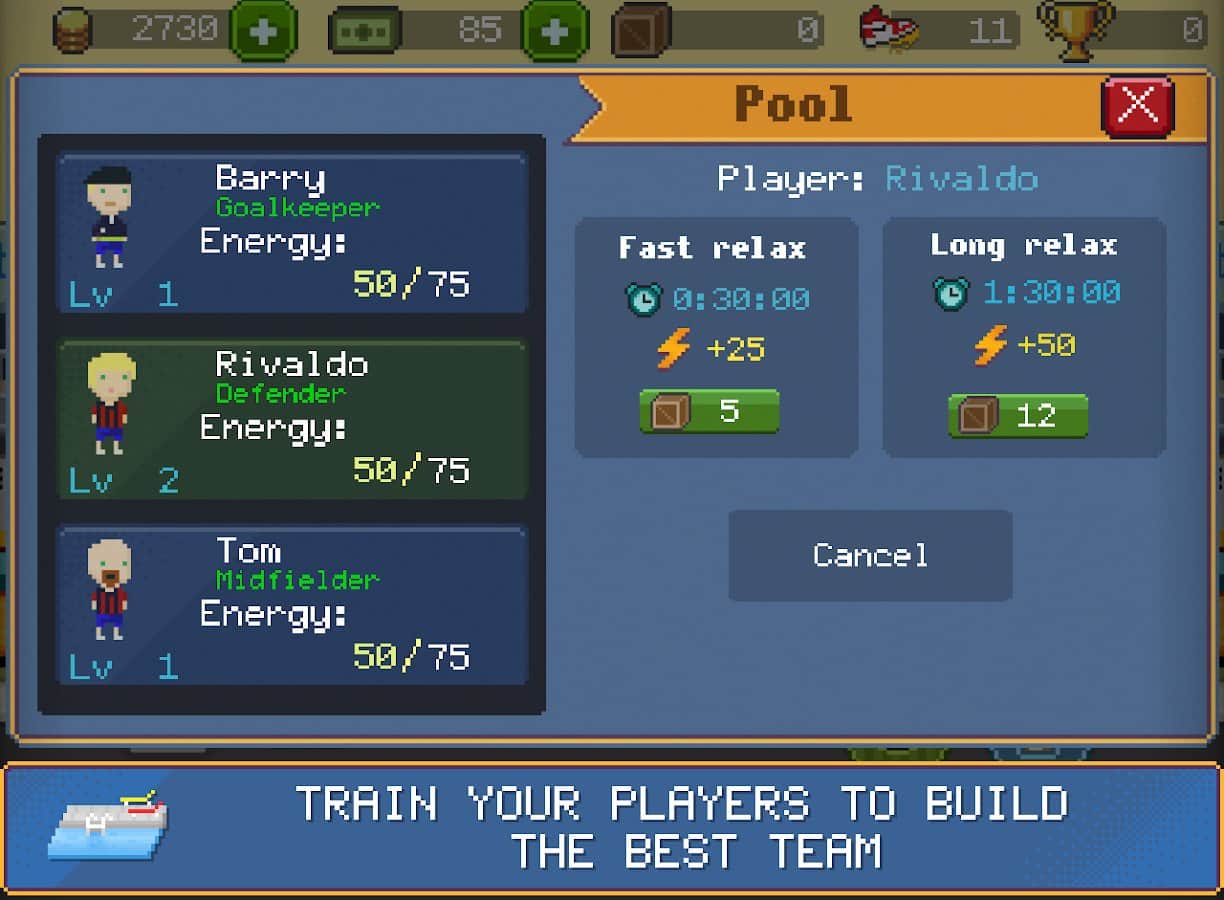Buy Long relax for 12 crates
Image resolution: width=1224 pixels, height=900 pixels.
tap(1017, 415)
